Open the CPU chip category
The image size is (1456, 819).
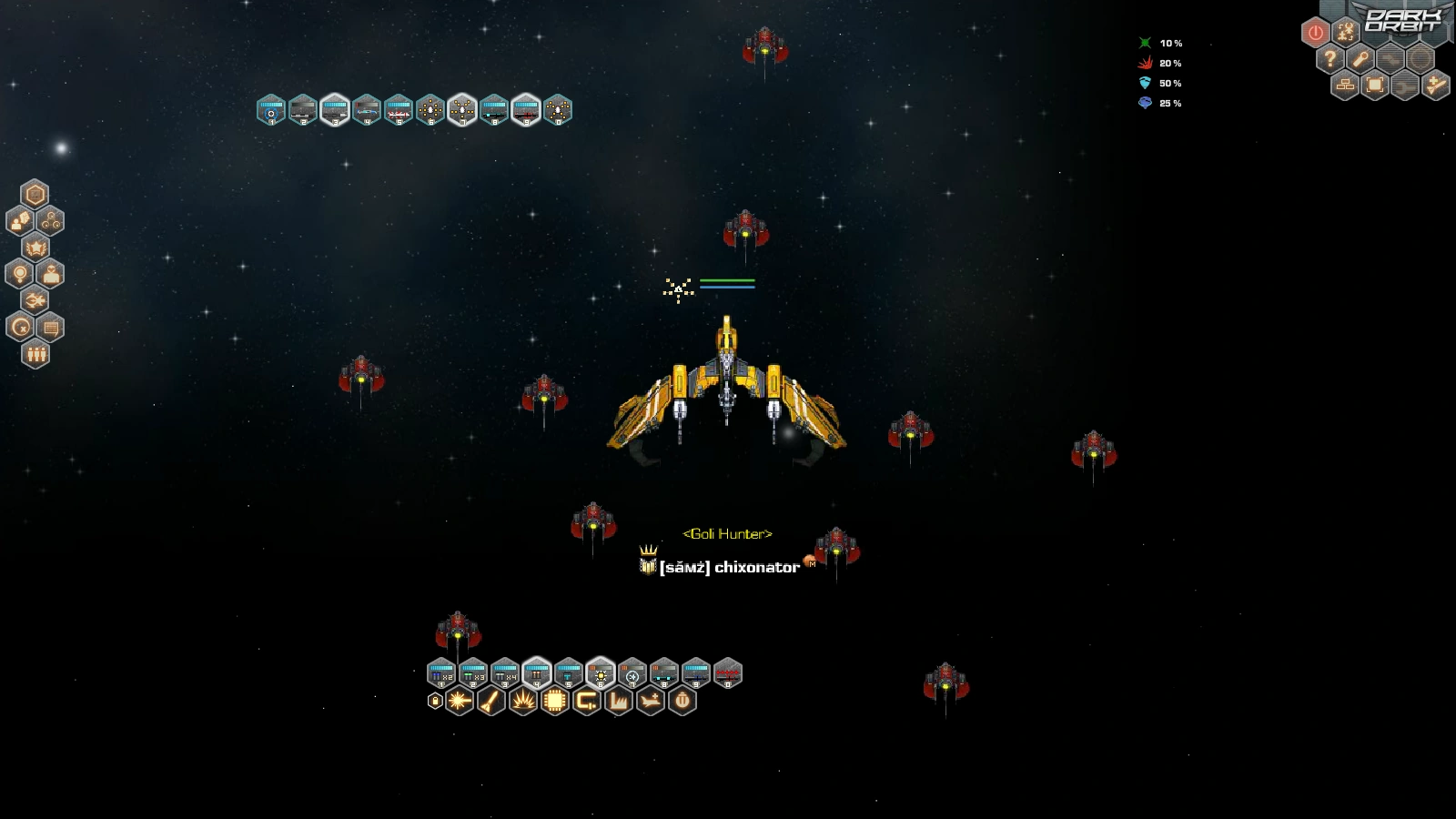555,702
